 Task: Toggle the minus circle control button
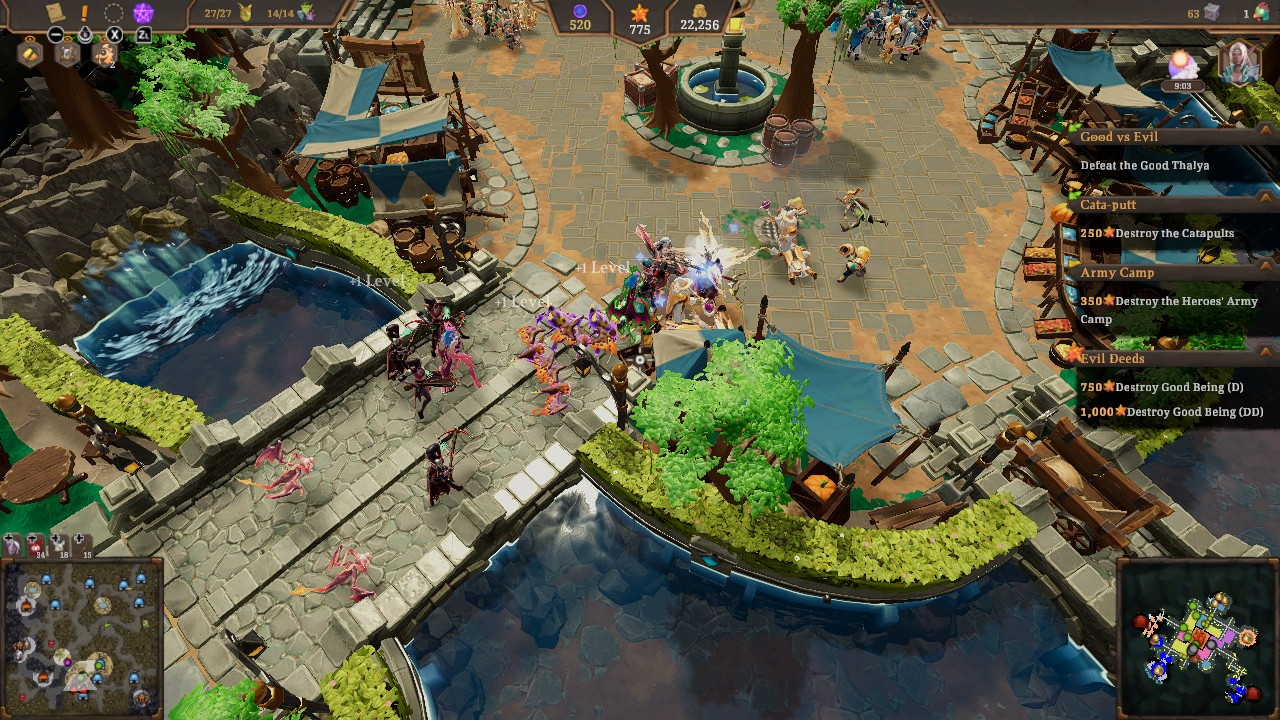click(56, 34)
